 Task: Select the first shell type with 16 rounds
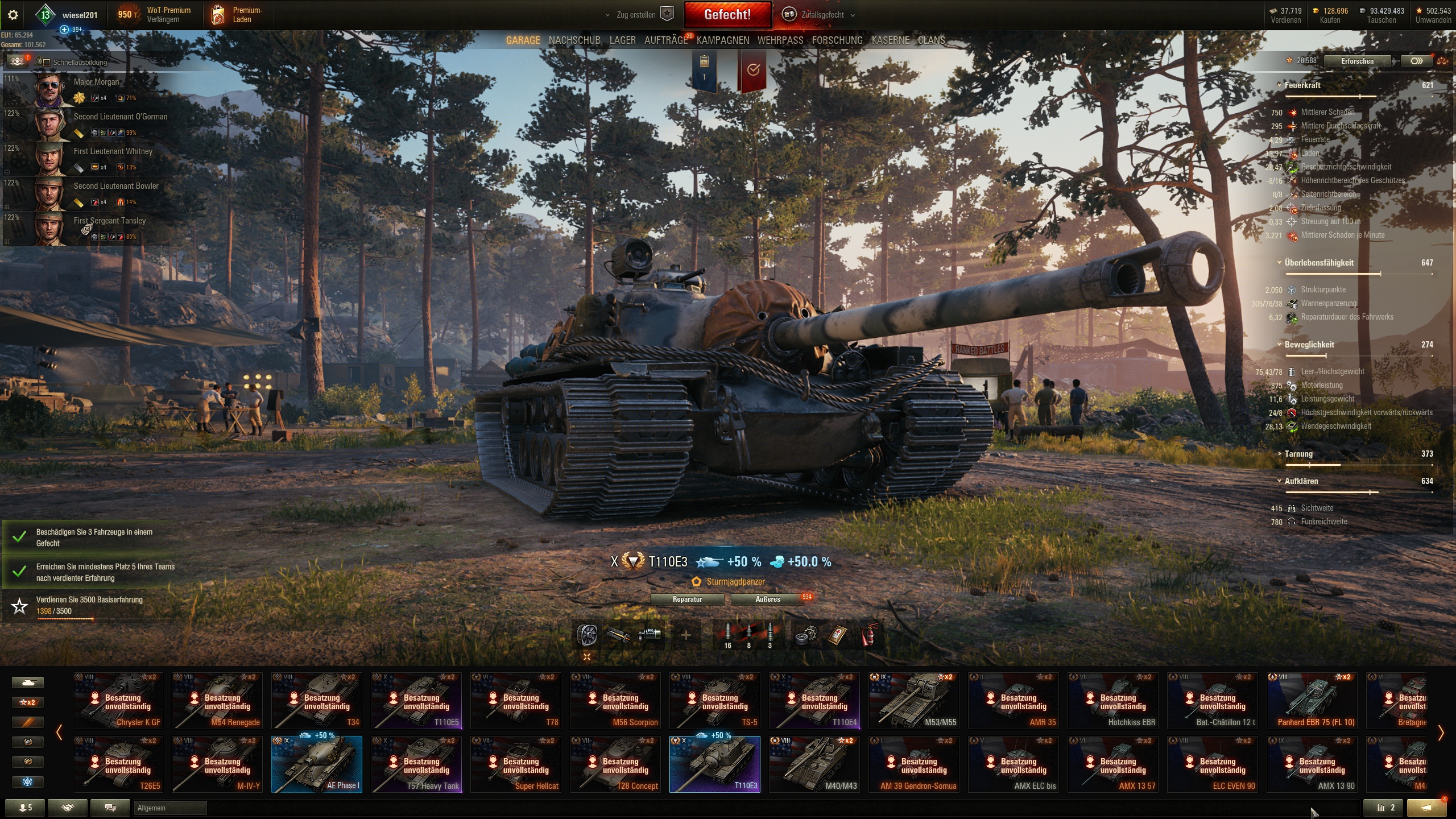tap(728, 632)
